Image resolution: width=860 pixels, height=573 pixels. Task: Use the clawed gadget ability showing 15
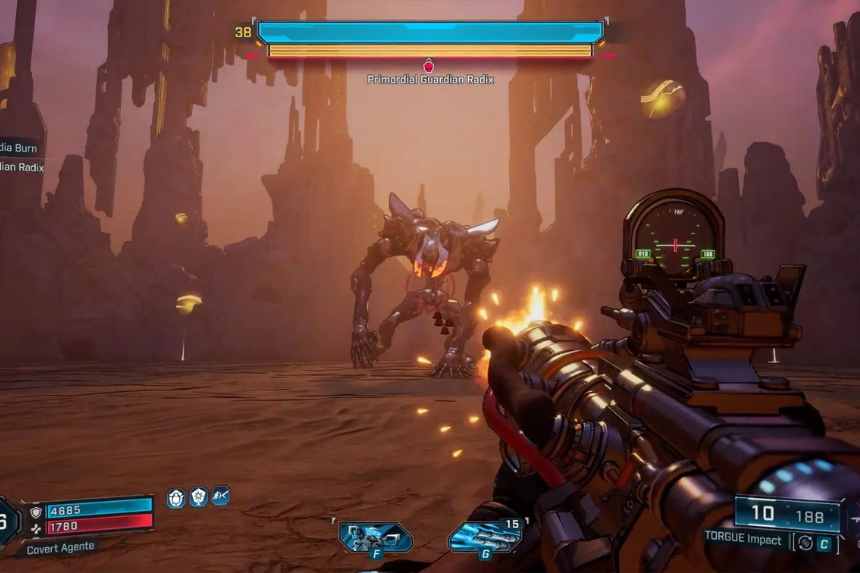pyautogui.click(x=484, y=536)
